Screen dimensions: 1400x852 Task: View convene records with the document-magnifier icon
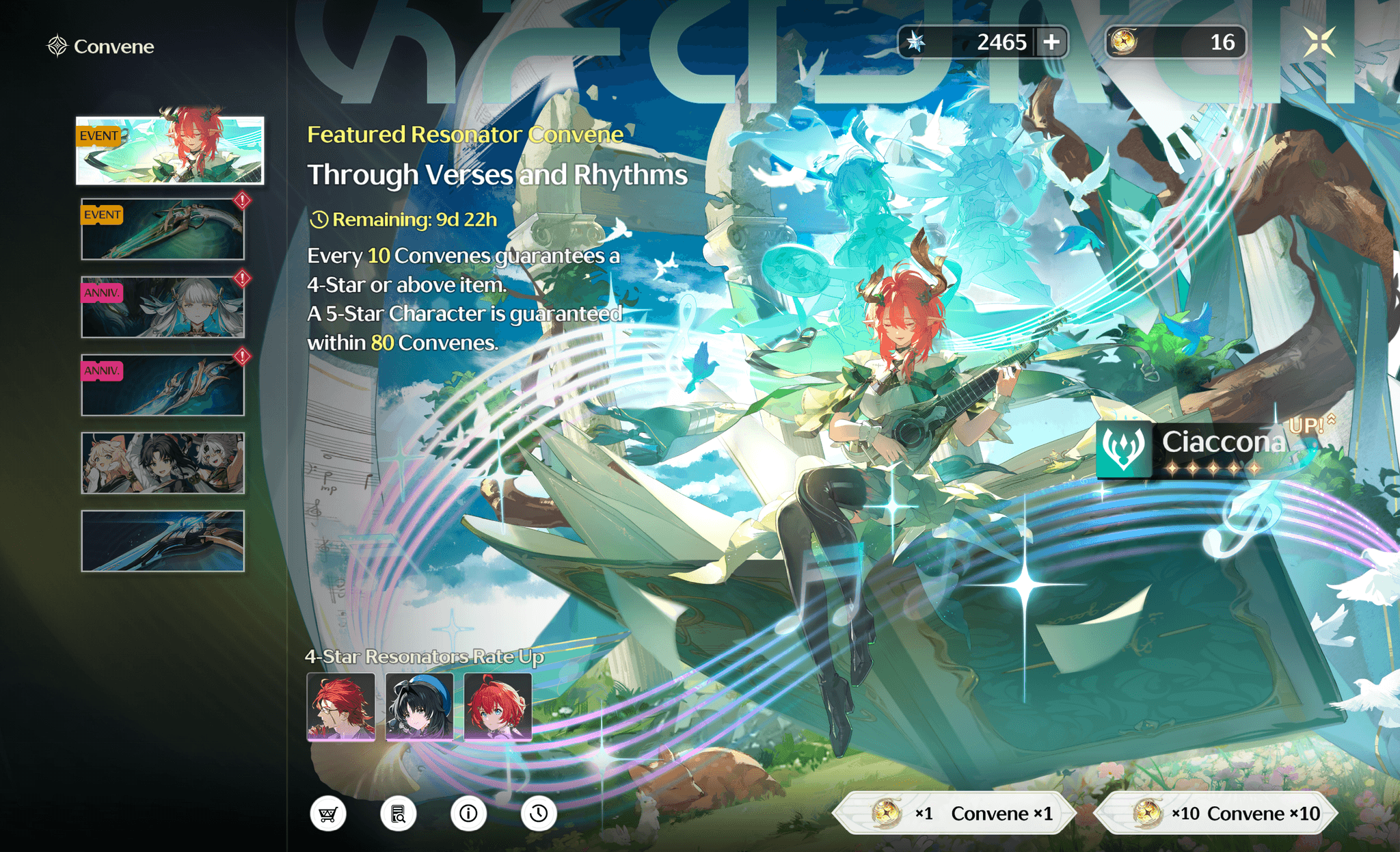point(399,814)
